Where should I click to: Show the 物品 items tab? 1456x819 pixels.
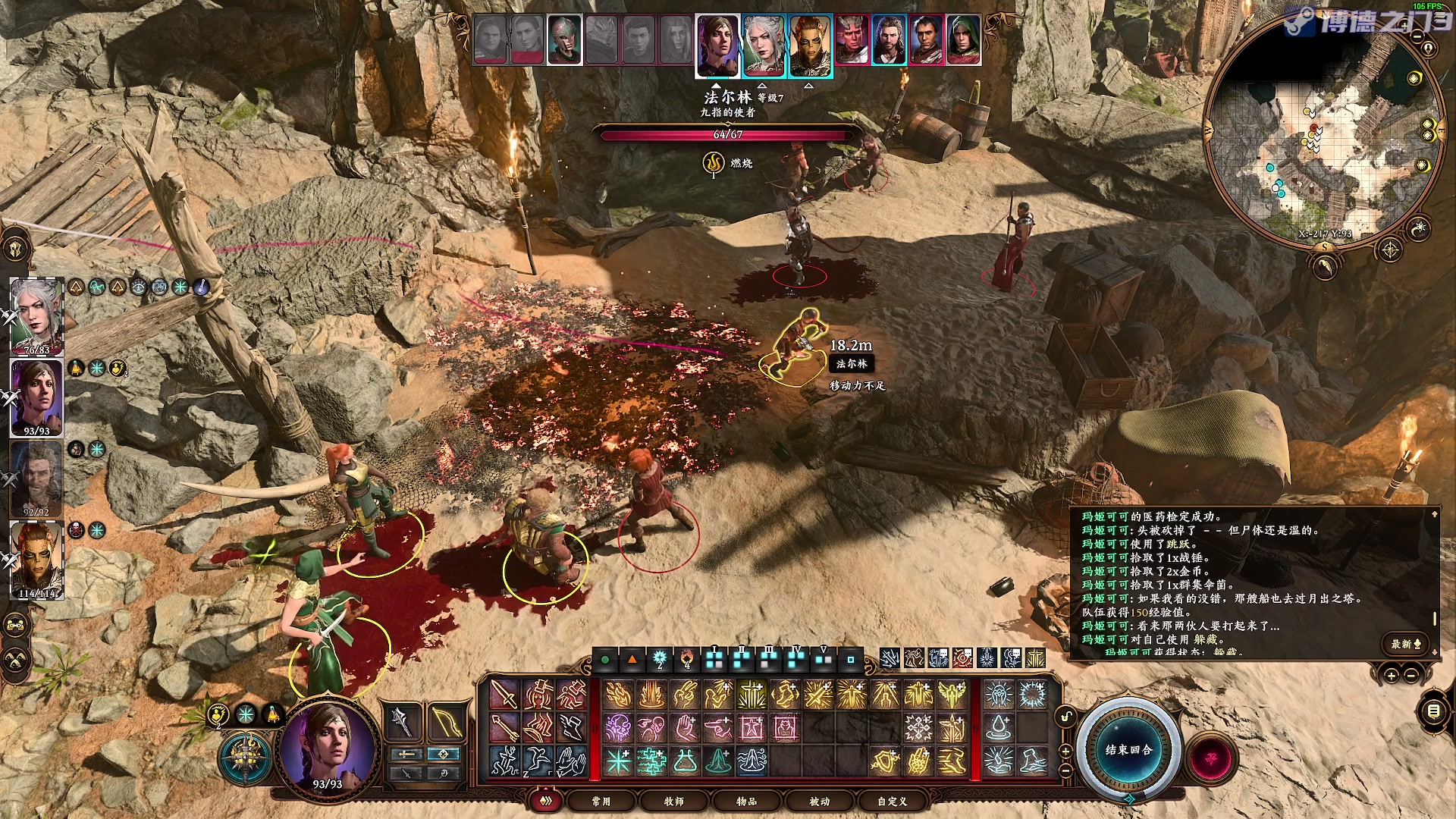click(x=746, y=801)
